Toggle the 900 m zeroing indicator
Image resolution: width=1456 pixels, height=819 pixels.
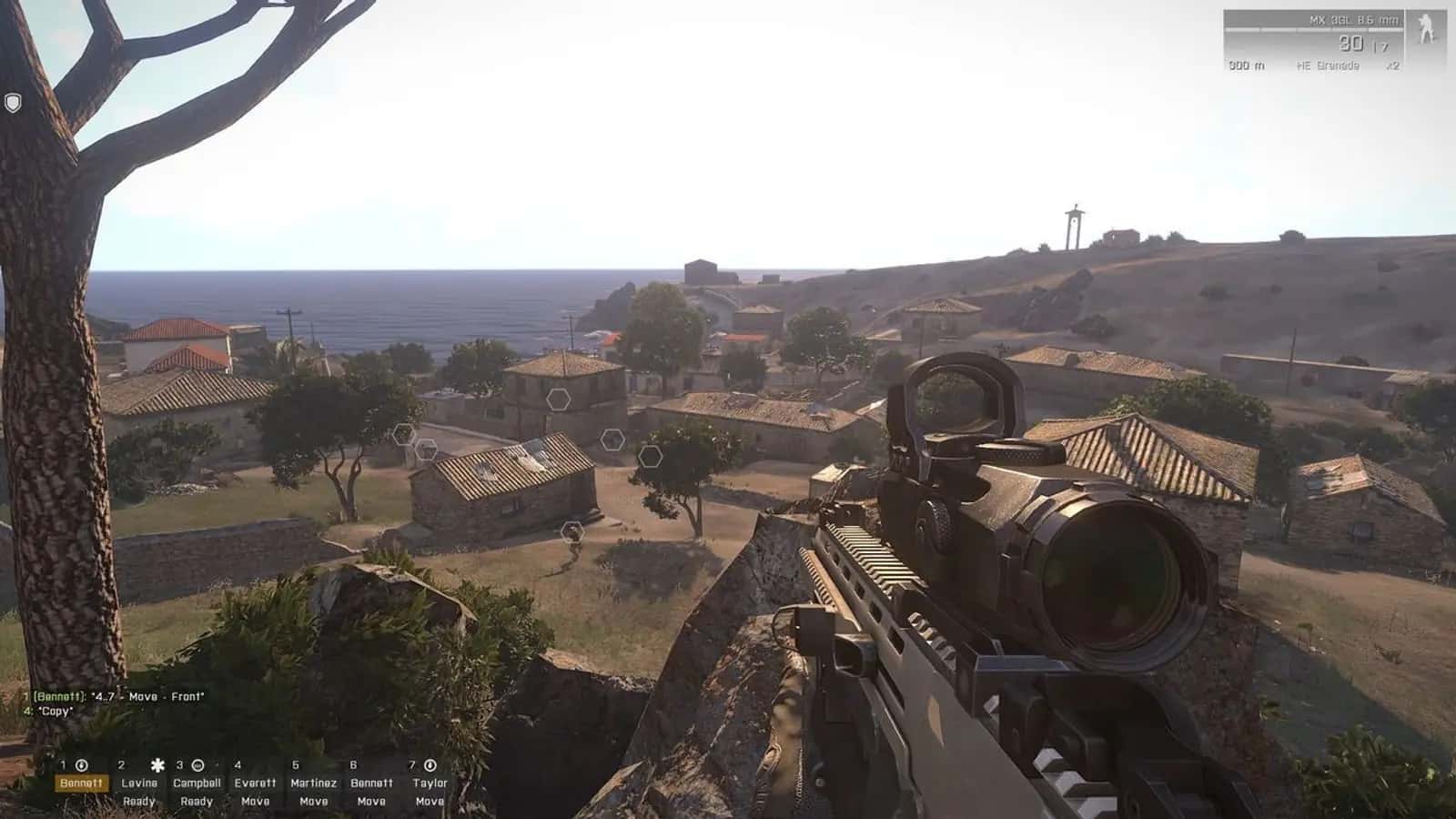point(1248,66)
